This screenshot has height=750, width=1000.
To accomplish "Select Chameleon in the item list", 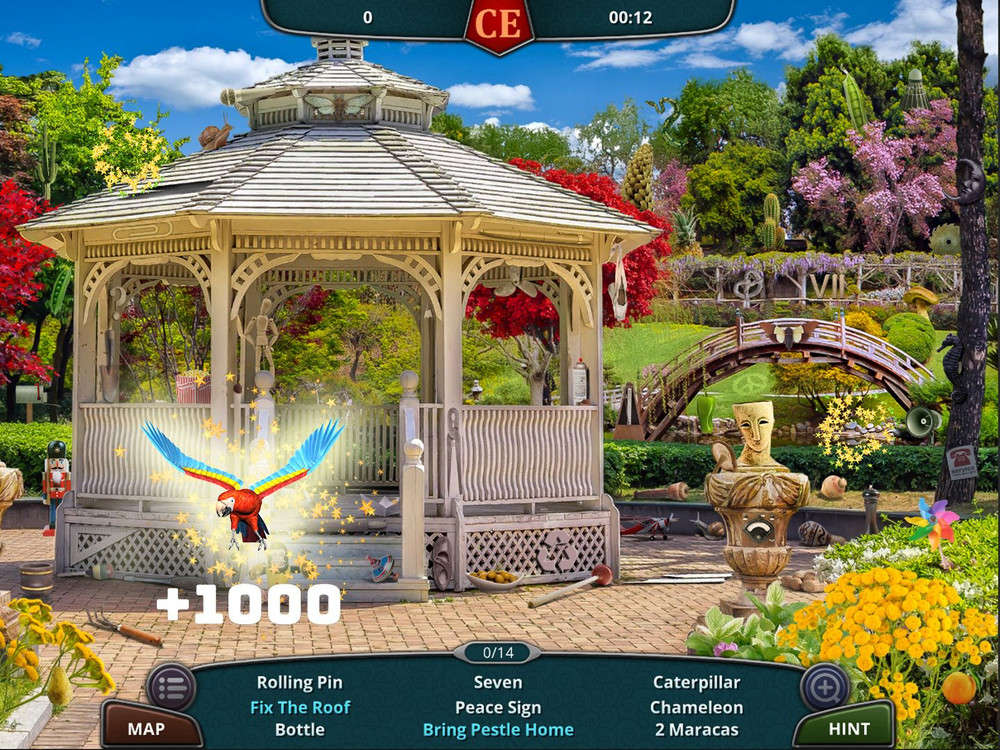I will tap(696, 707).
